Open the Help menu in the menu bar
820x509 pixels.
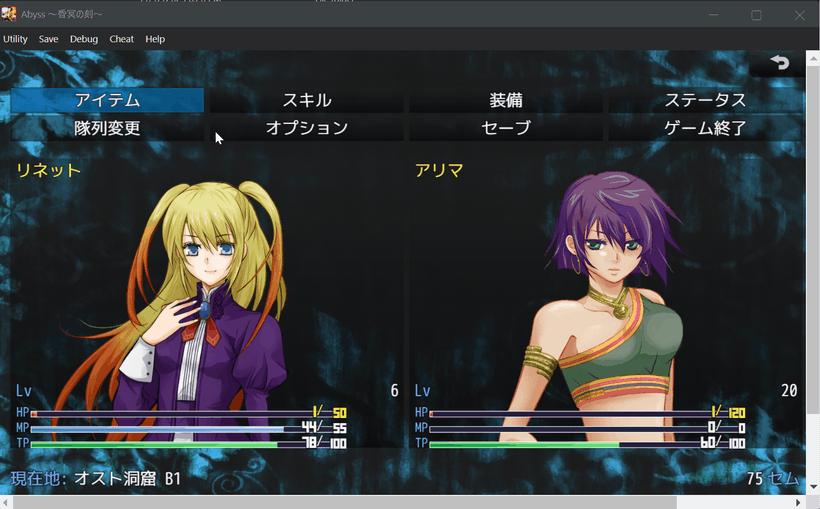(155, 39)
